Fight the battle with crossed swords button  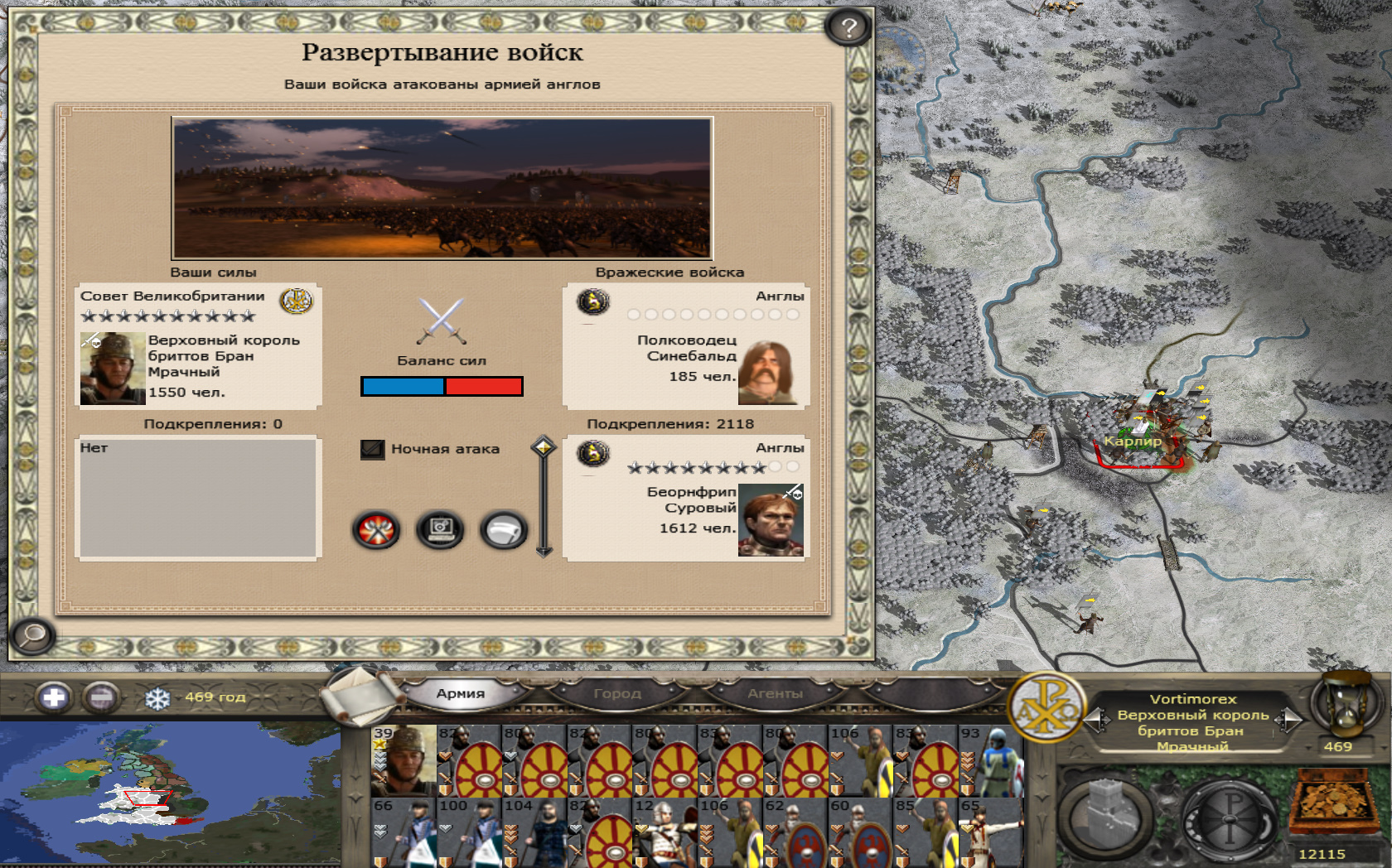click(x=376, y=530)
